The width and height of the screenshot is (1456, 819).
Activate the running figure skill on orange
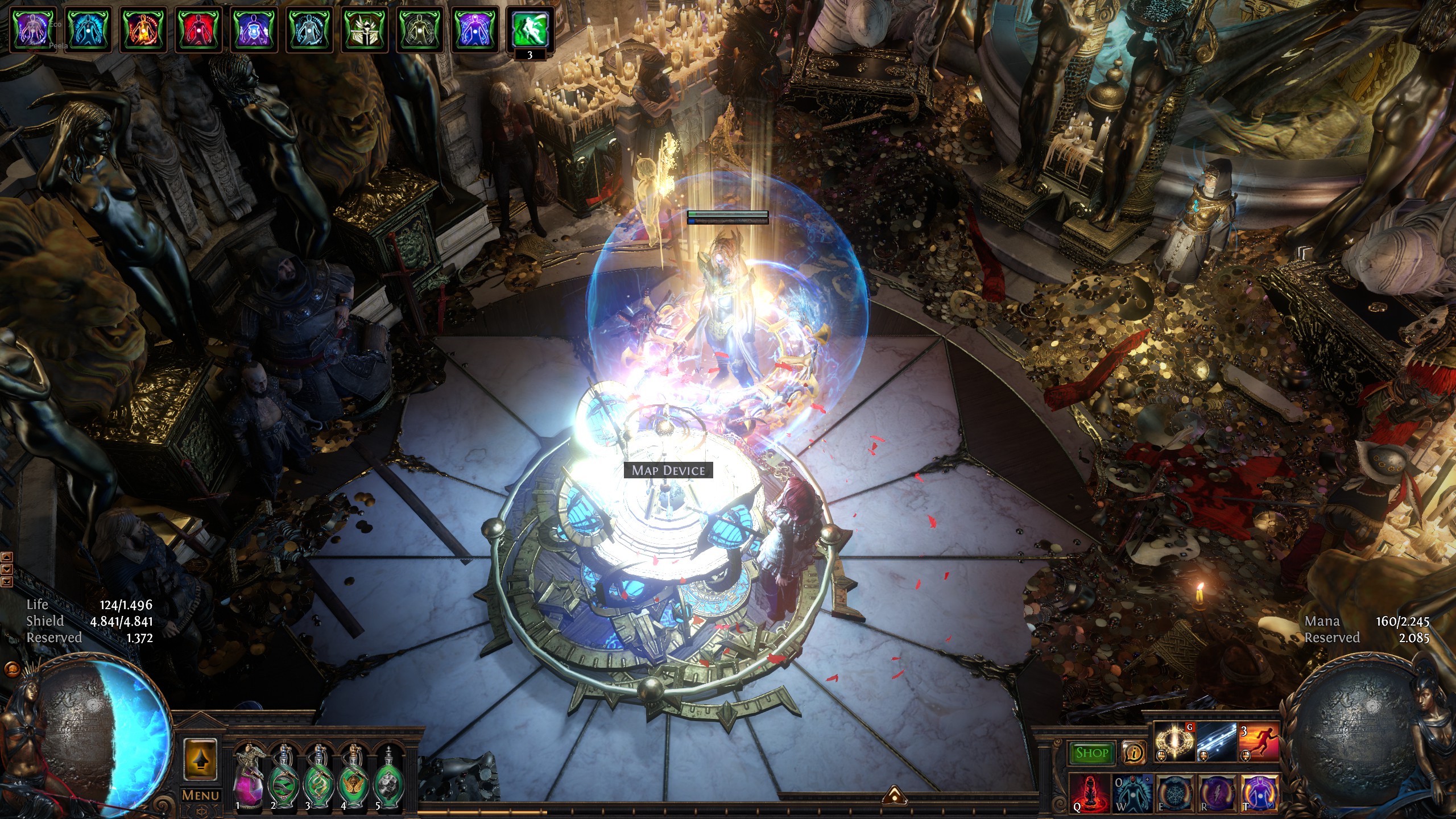[x=1259, y=742]
